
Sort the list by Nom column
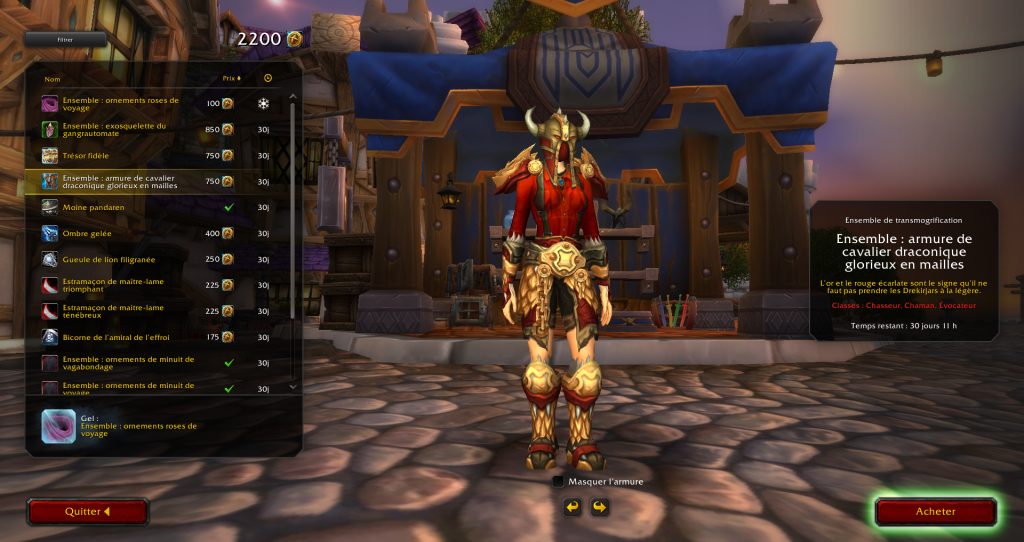[53, 78]
